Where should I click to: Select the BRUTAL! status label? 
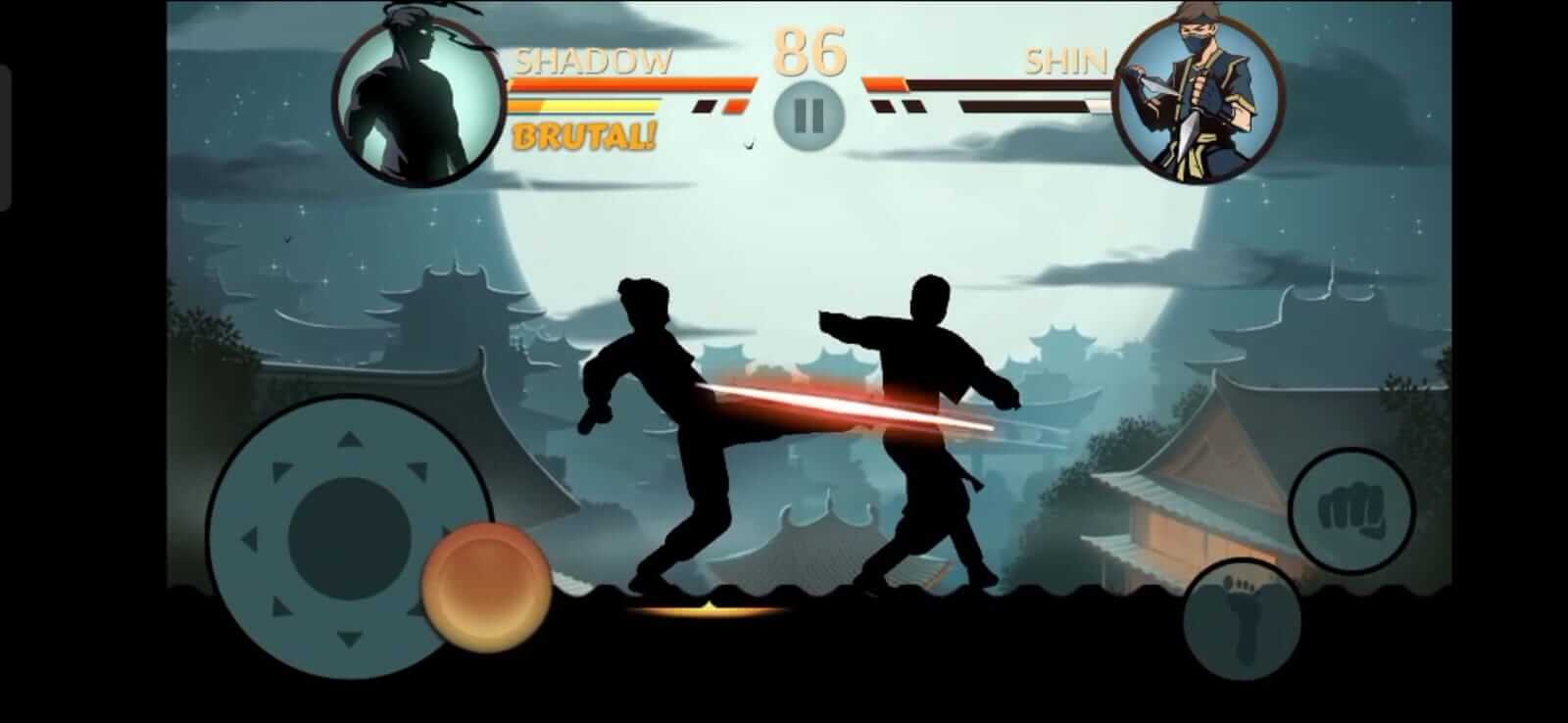(x=586, y=137)
